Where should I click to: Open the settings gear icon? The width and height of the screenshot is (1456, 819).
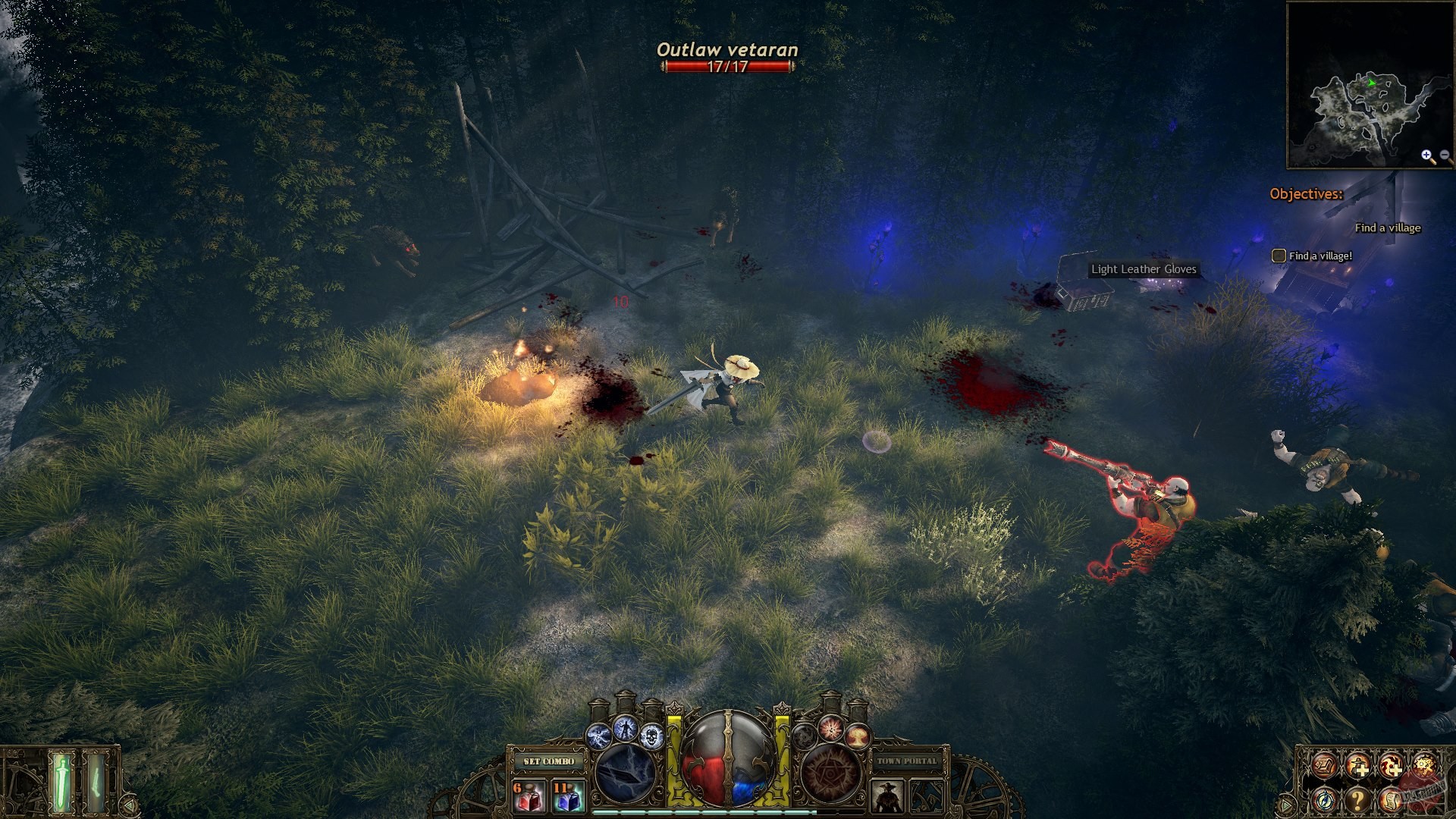1426,766
